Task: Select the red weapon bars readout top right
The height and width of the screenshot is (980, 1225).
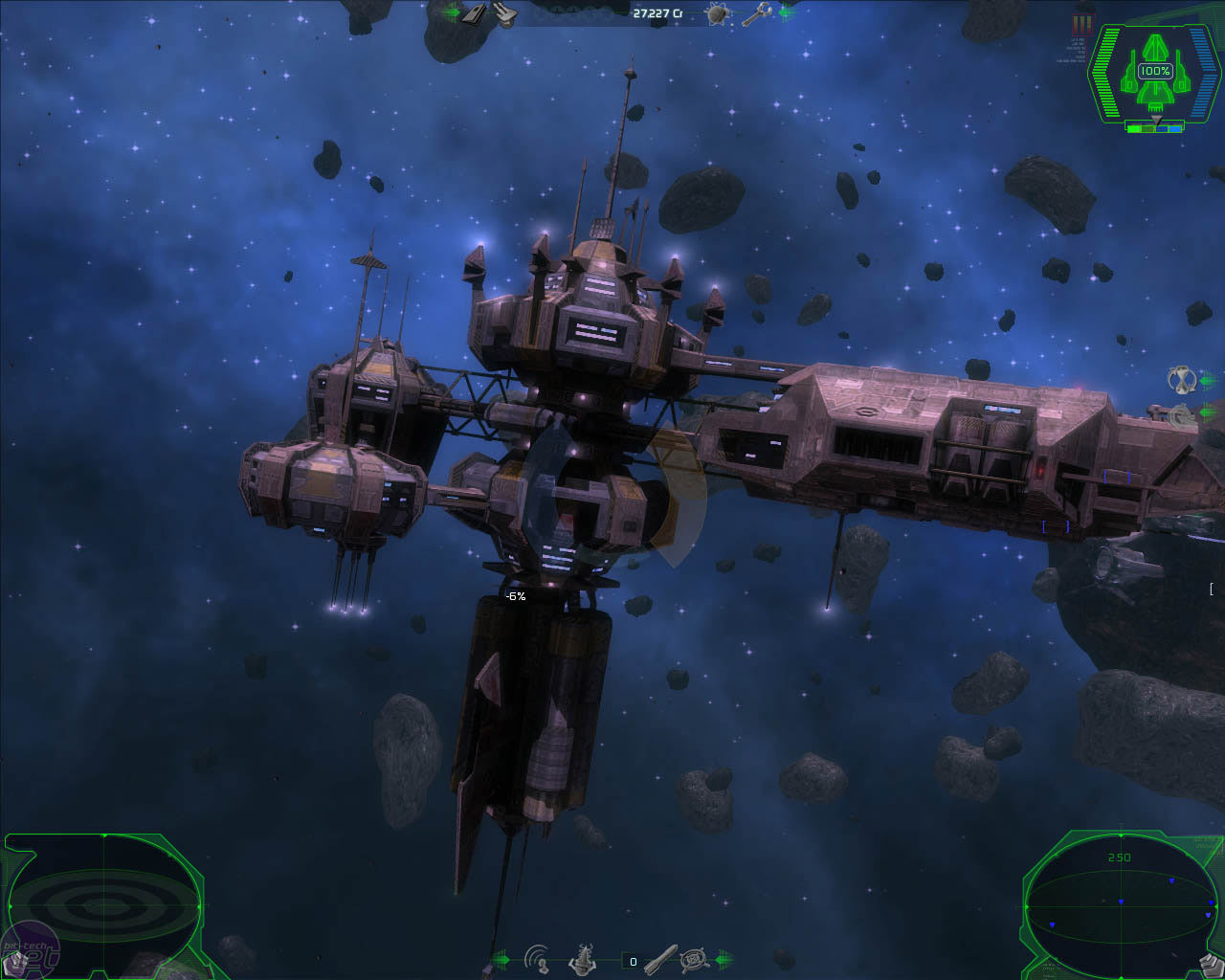Action: click(x=1081, y=25)
